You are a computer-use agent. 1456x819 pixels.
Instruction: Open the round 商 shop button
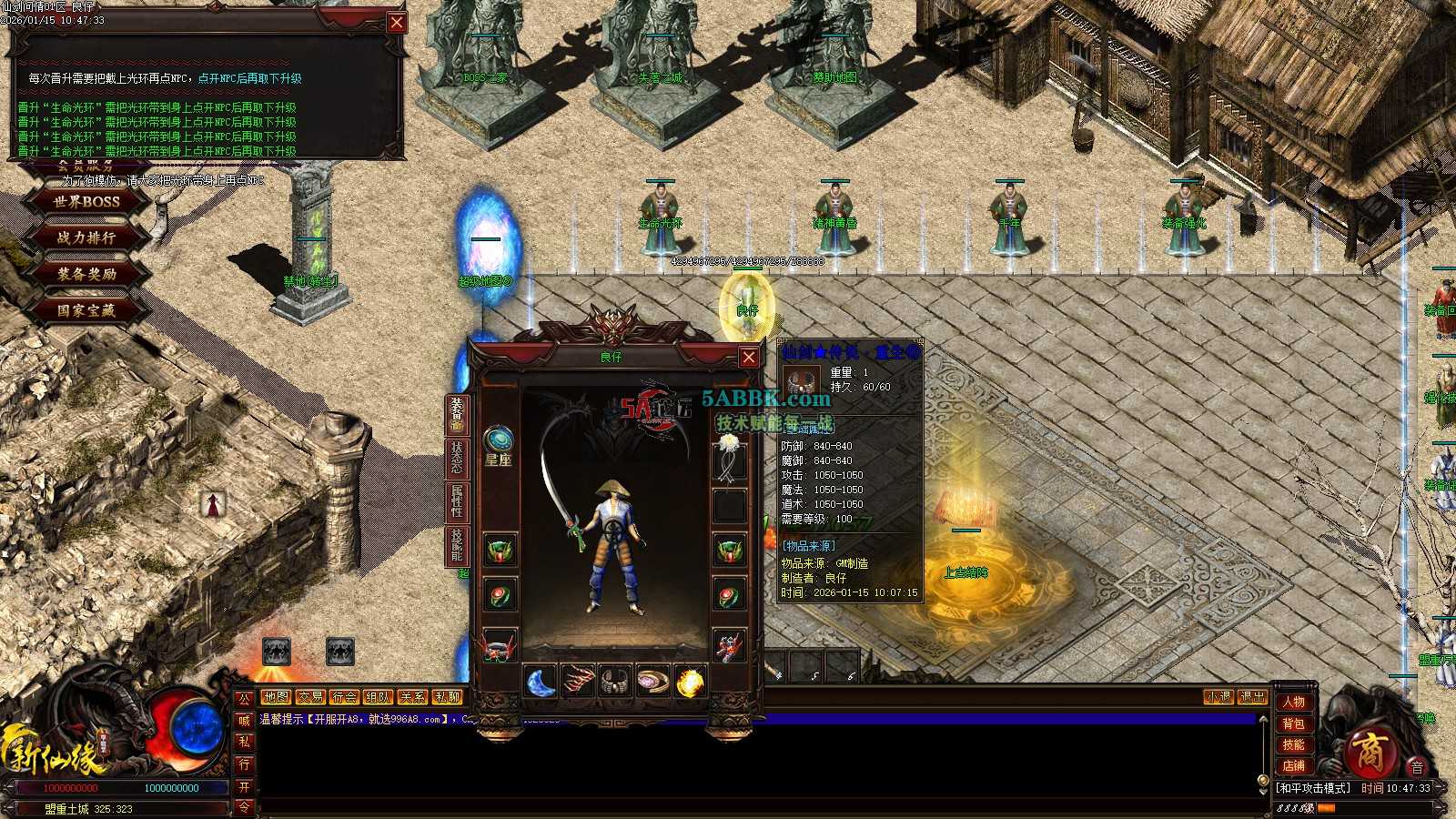[x=1367, y=752]
